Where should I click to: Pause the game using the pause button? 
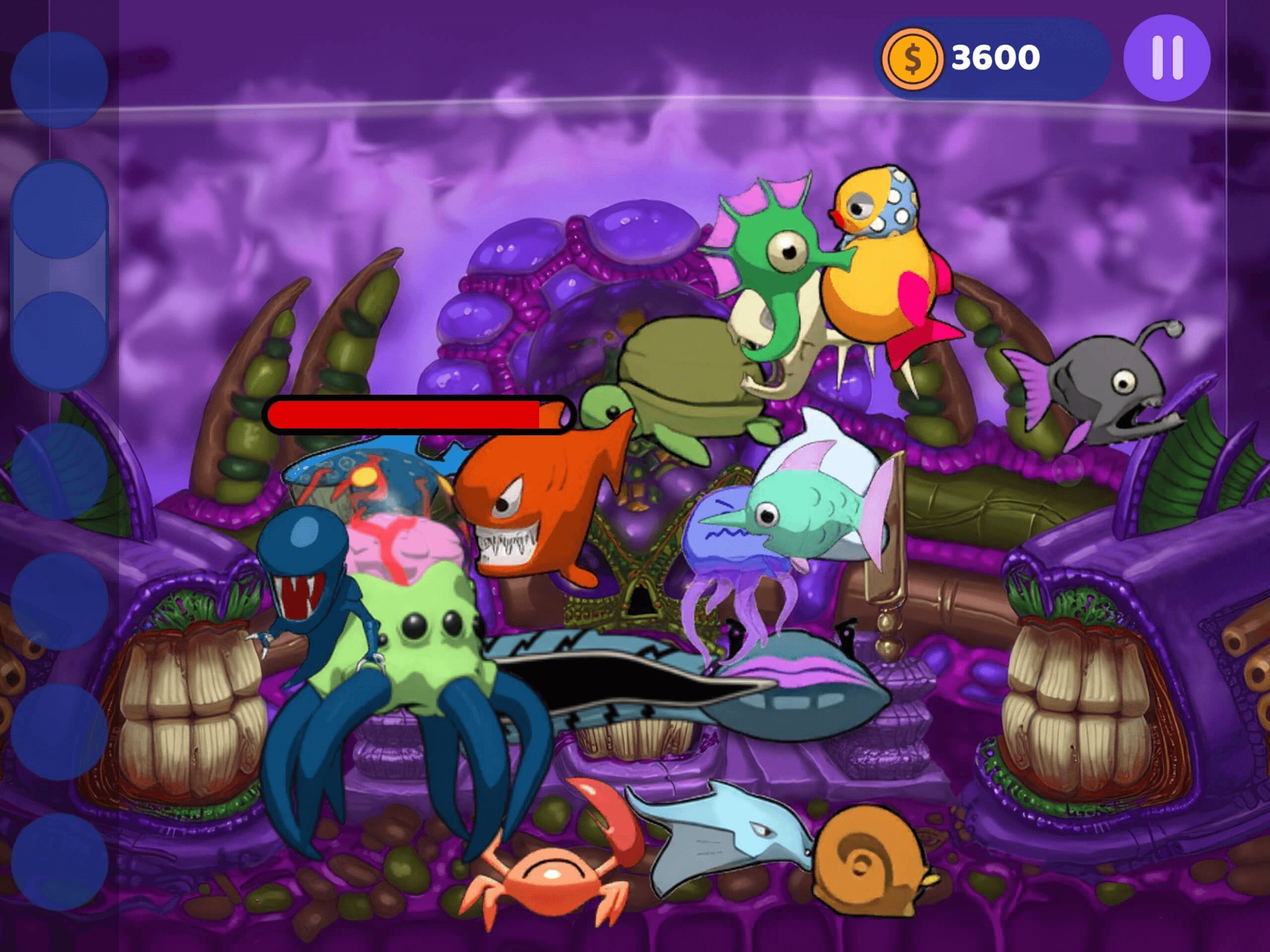tap(1168, 56)
